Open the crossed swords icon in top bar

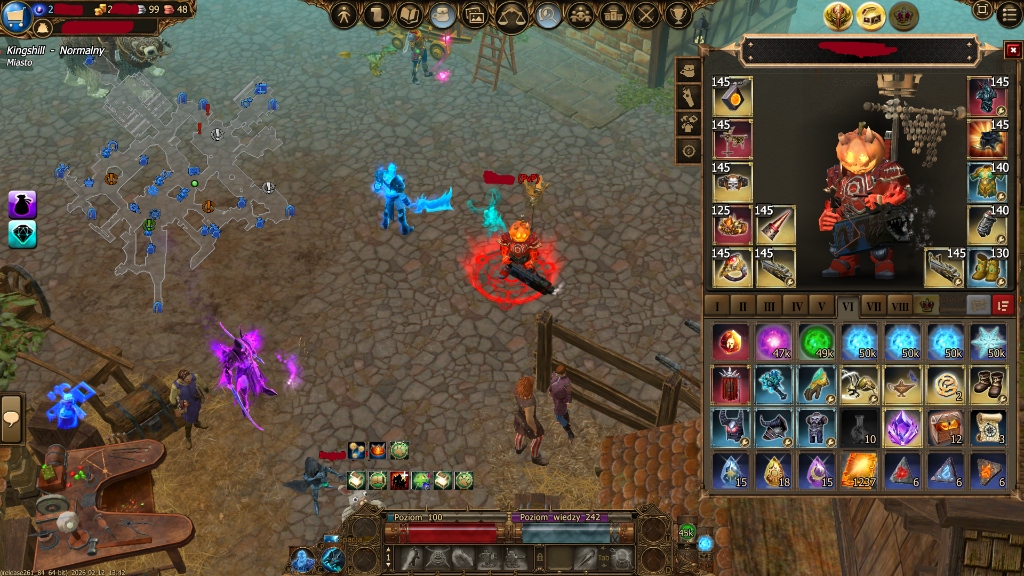(x=646, y=14)
